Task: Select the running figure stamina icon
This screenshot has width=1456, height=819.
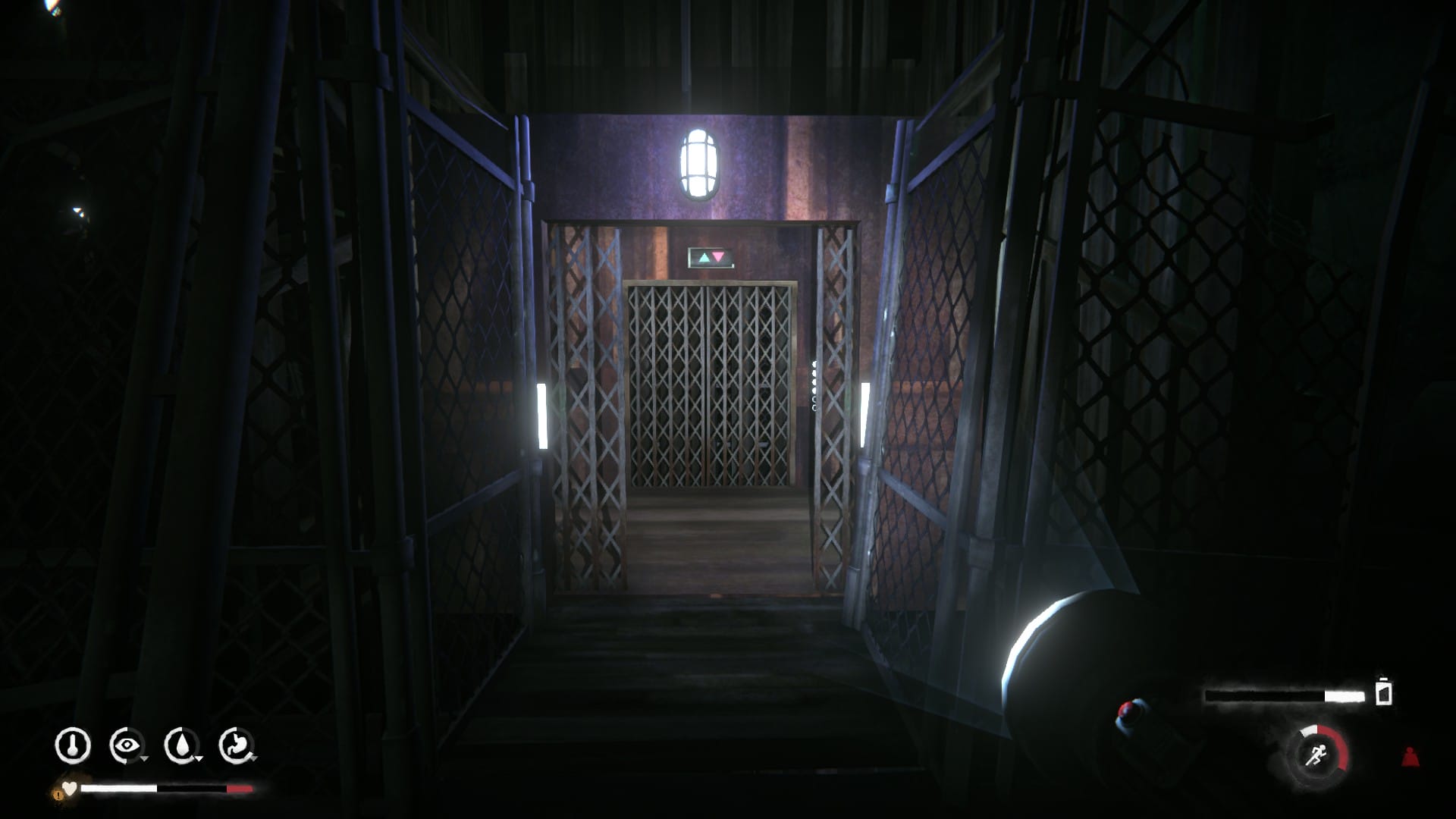Action: 1316,755
